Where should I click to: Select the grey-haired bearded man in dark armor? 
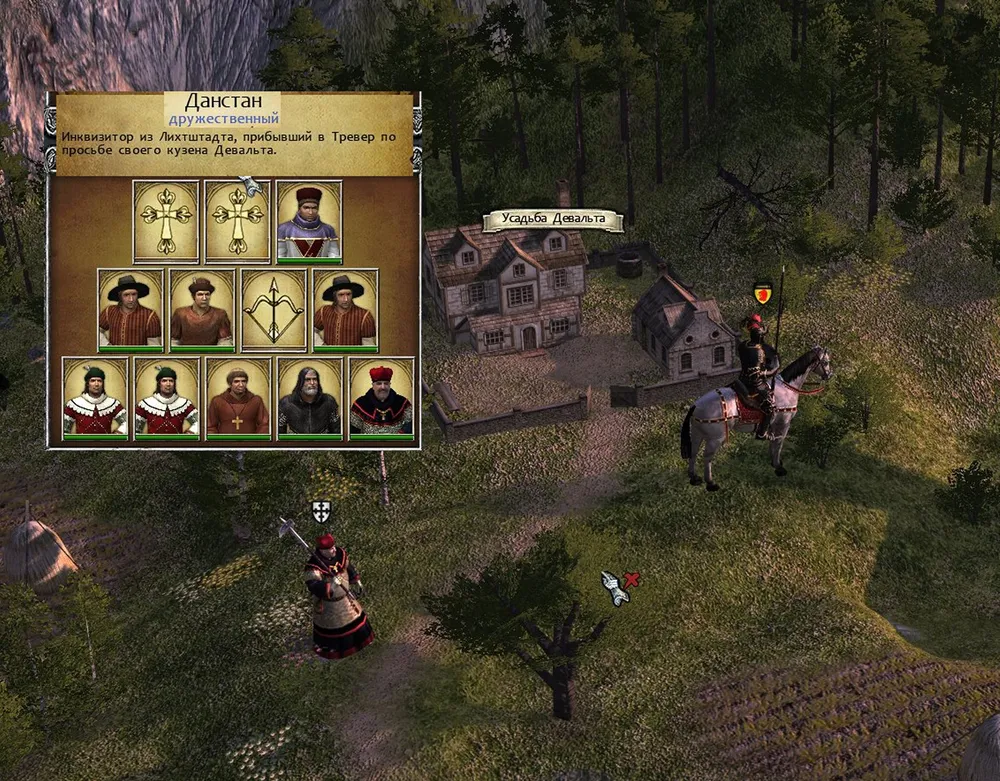(x=309, y=397)
